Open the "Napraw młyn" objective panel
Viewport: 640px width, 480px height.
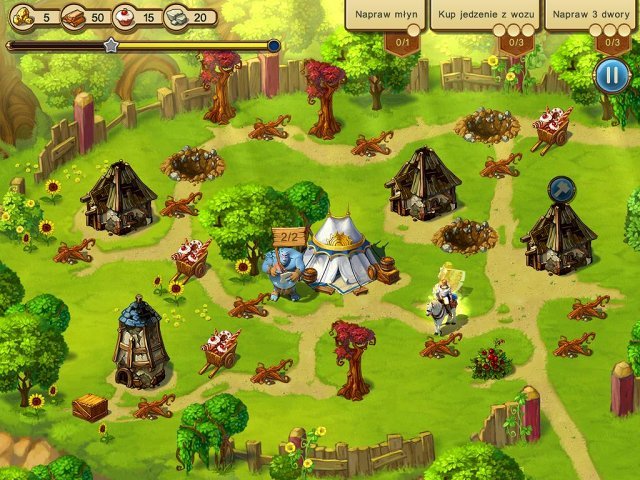click(385, 16)
